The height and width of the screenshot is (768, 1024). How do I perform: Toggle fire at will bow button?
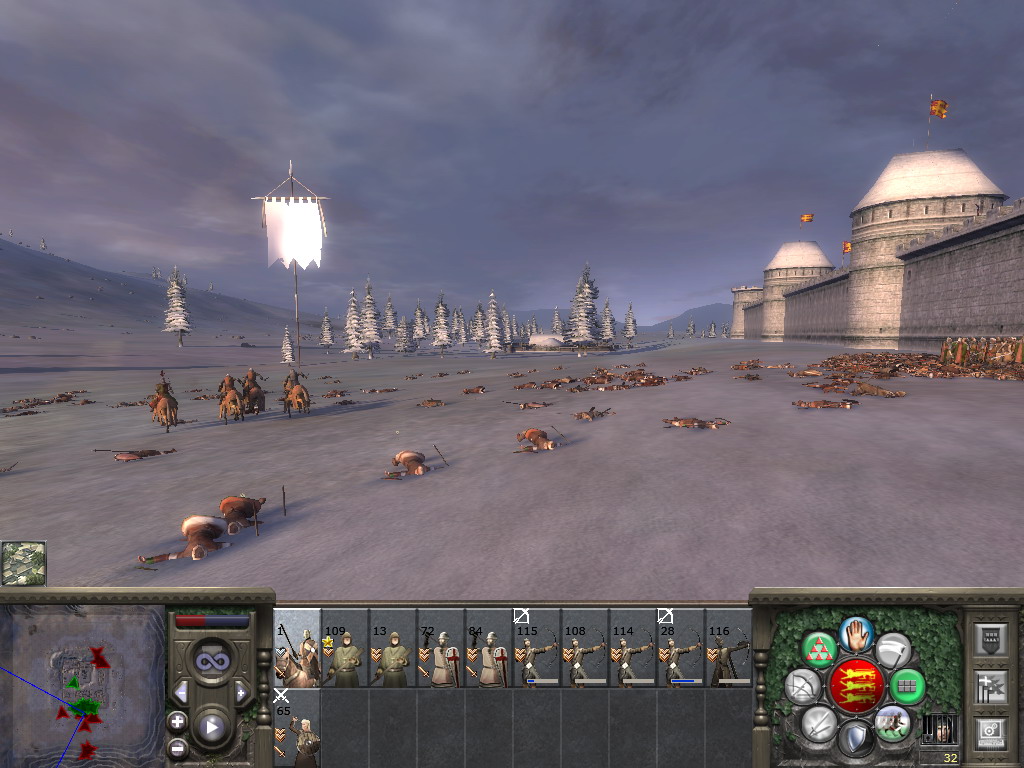802,686
